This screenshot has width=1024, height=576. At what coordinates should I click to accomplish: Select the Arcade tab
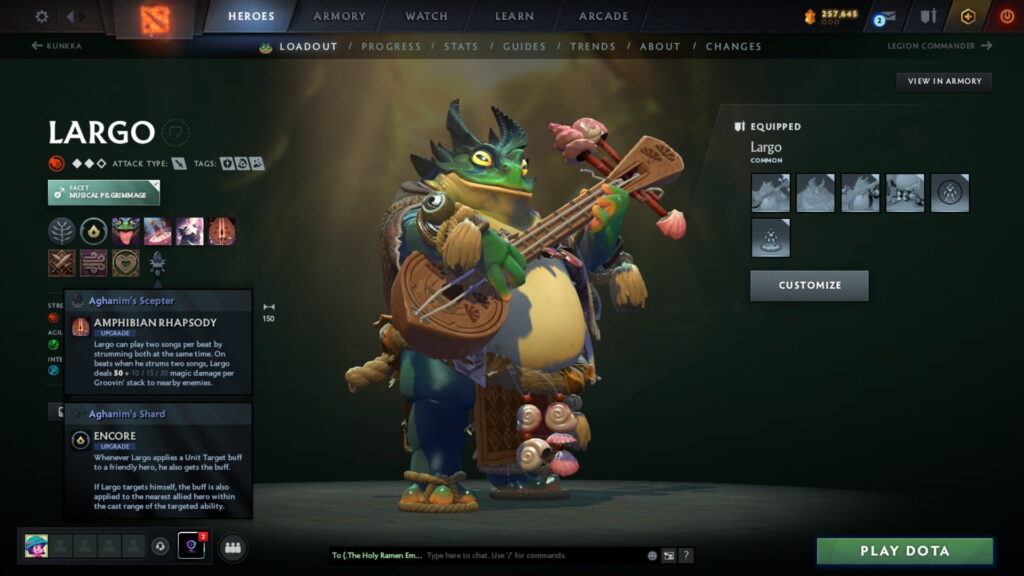pos(604,16)
